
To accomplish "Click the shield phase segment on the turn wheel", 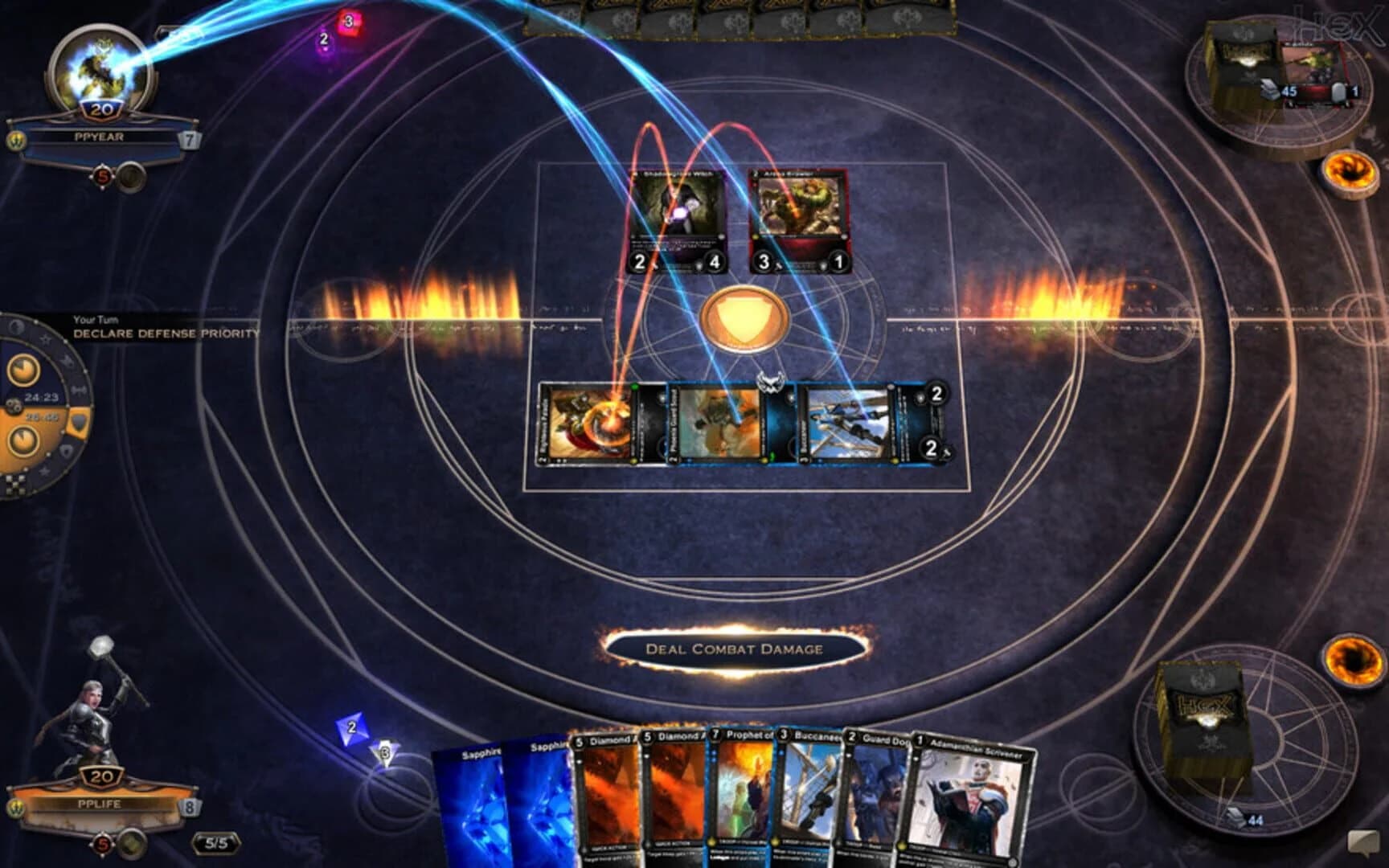I will tap(80, 420).
